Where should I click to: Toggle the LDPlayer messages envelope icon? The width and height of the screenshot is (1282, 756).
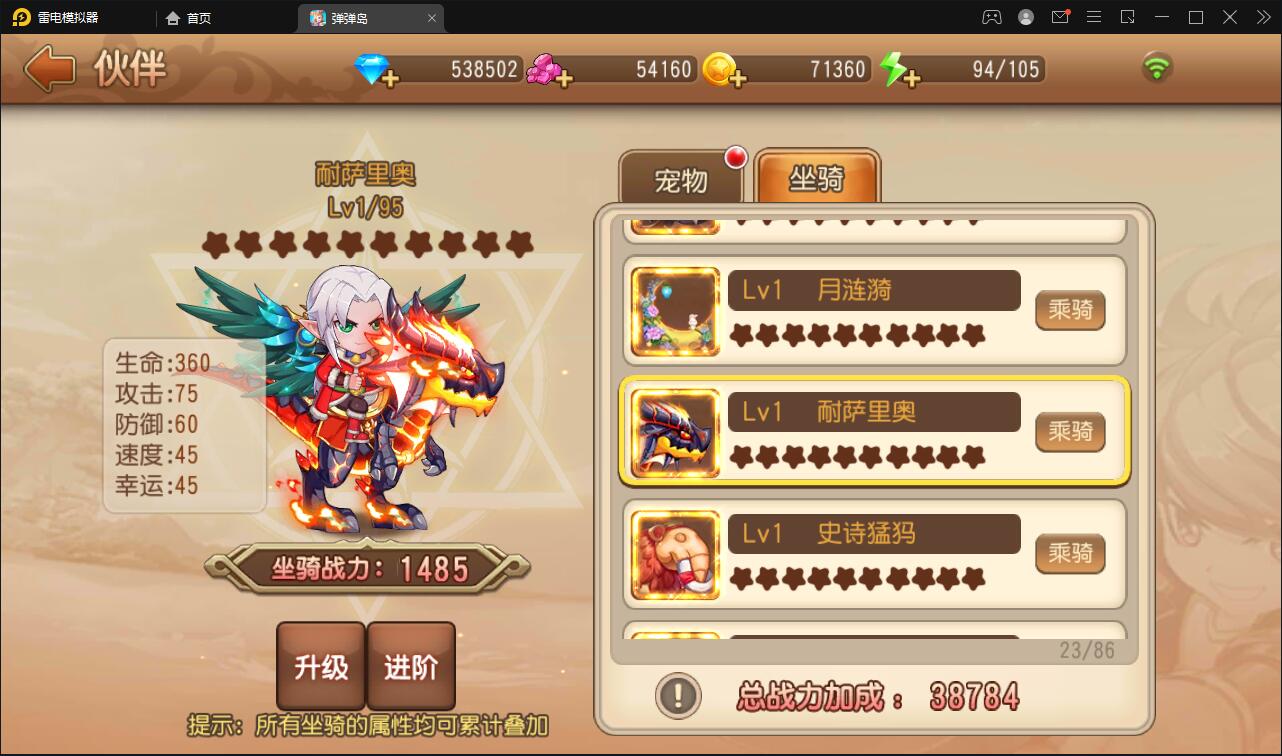(x=1062, y=17)
